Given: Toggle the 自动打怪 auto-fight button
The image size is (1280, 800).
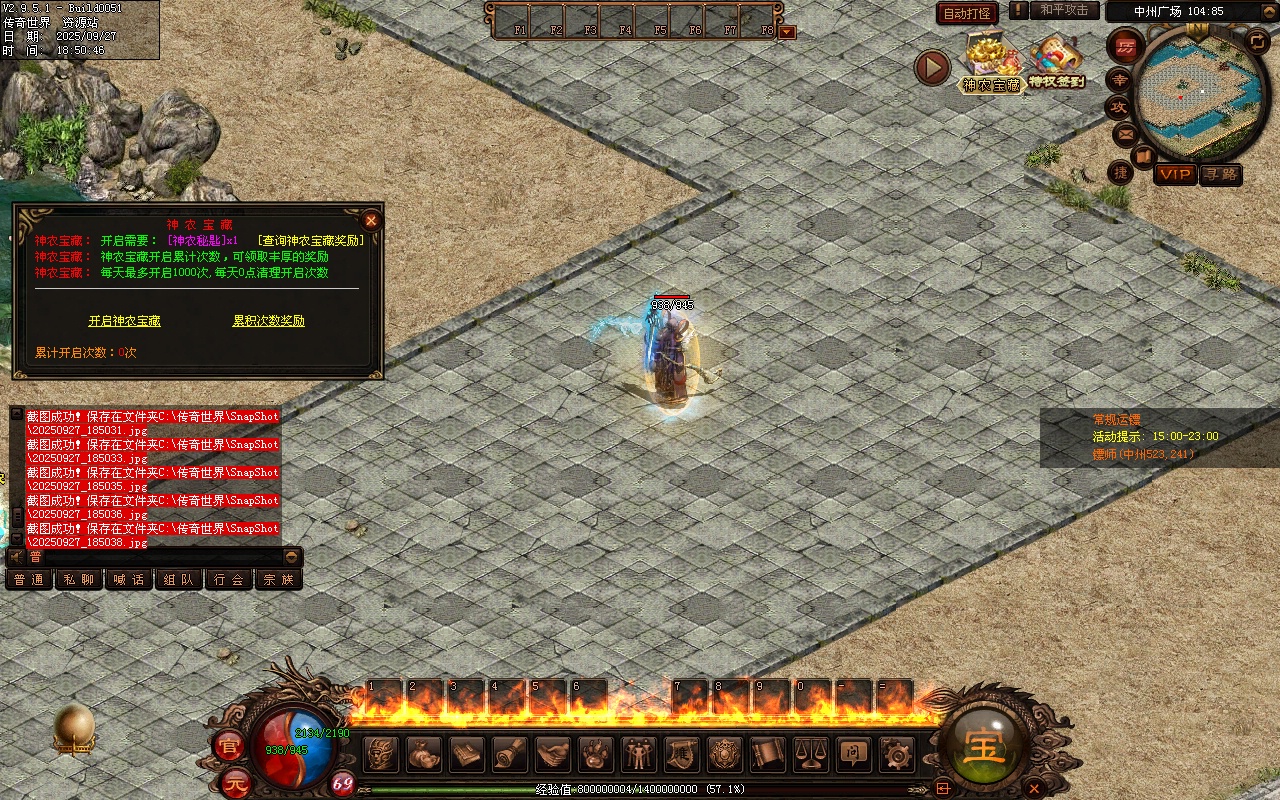Looking at the screenshot, I should point(967,13).
